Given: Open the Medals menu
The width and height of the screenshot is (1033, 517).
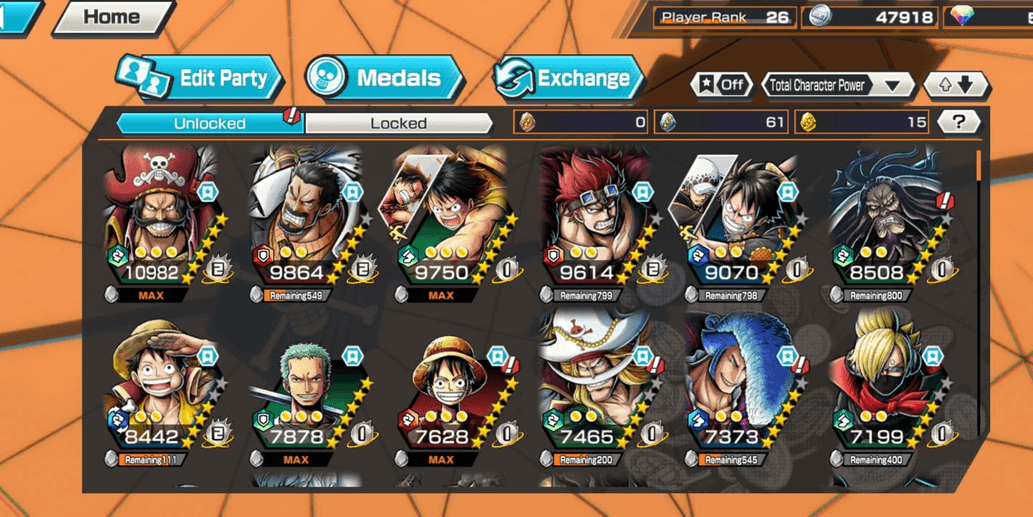Looking at the screenshot, I should point(385,78).
